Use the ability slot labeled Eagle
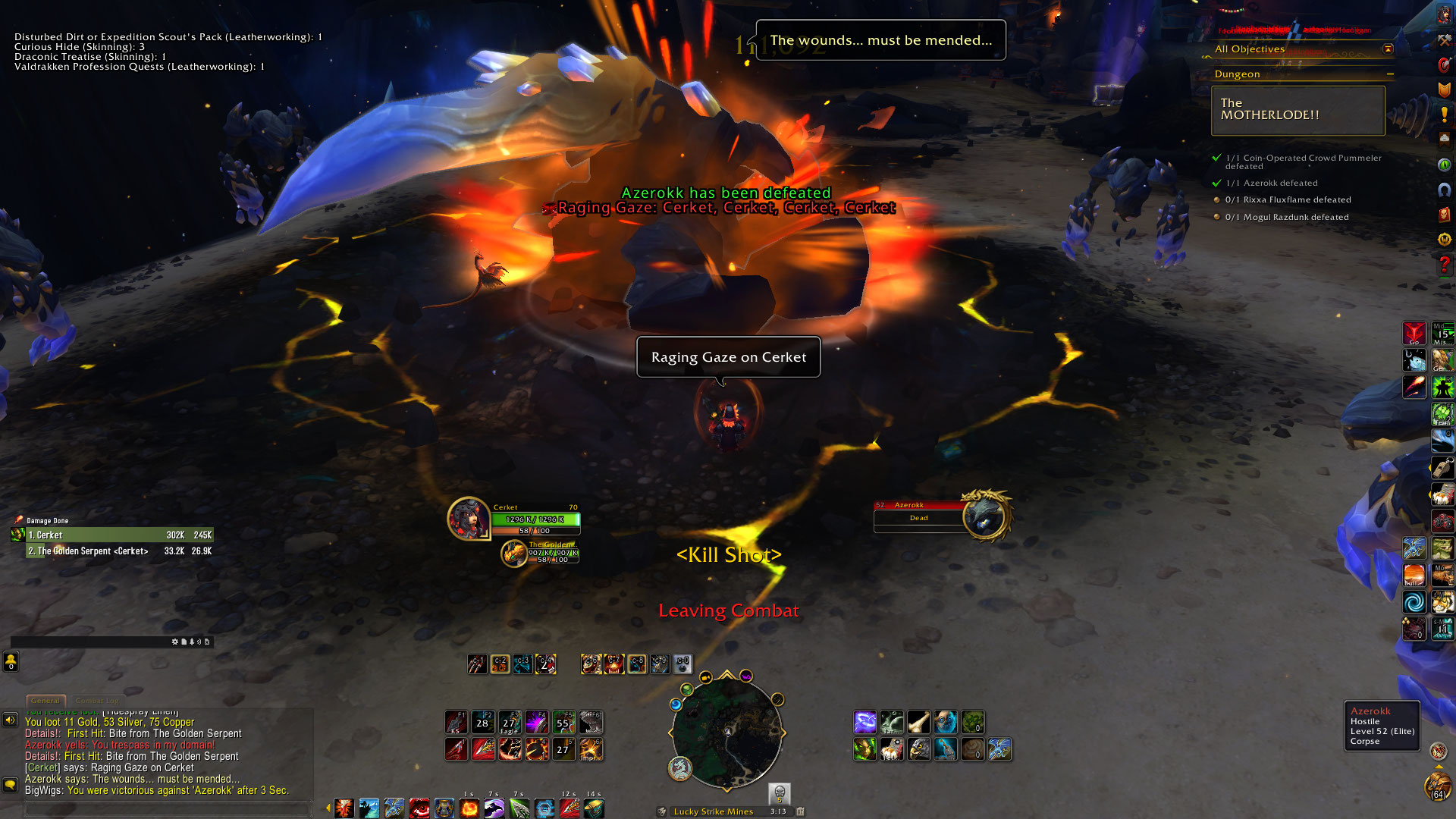Image resolution: width=1456 pixels, height=819 pixels. pyautogui.click(x=509, y=722)
